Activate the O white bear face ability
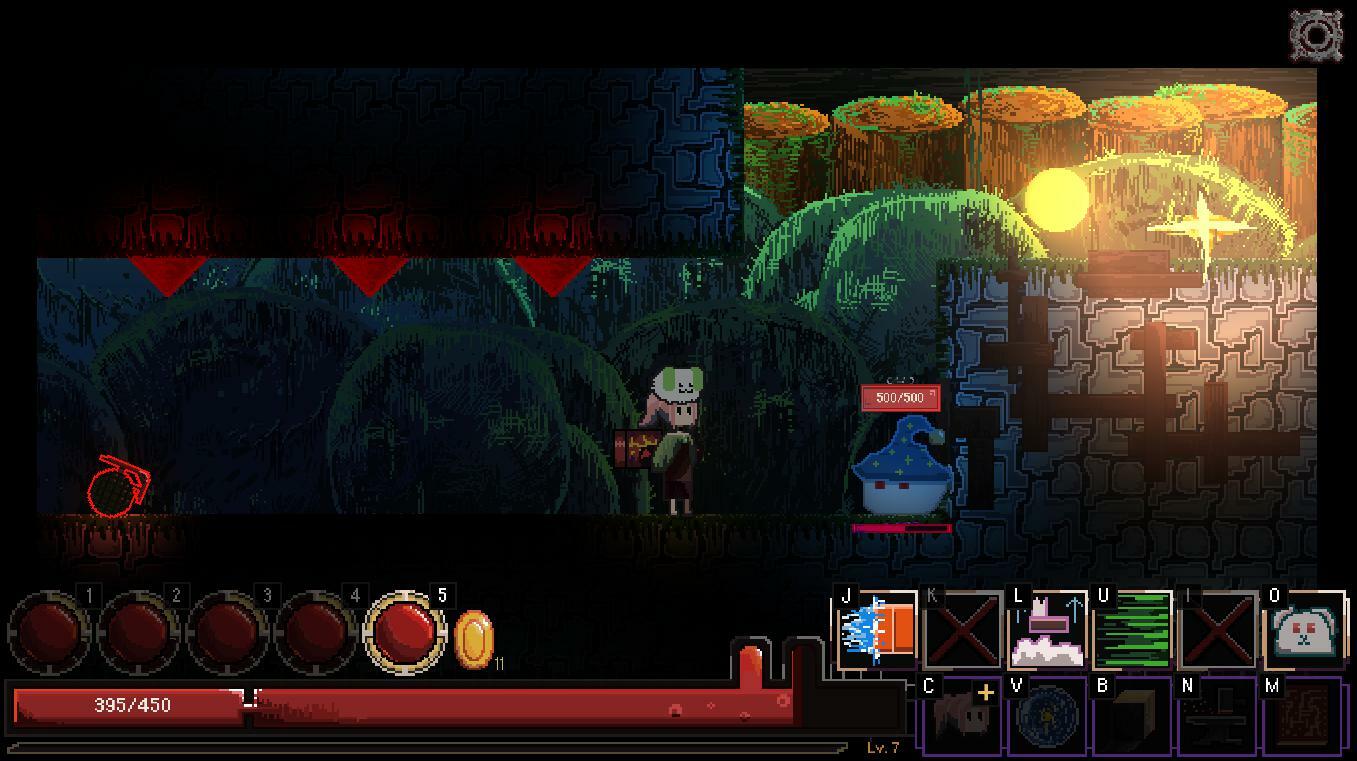 point(1304,630)
